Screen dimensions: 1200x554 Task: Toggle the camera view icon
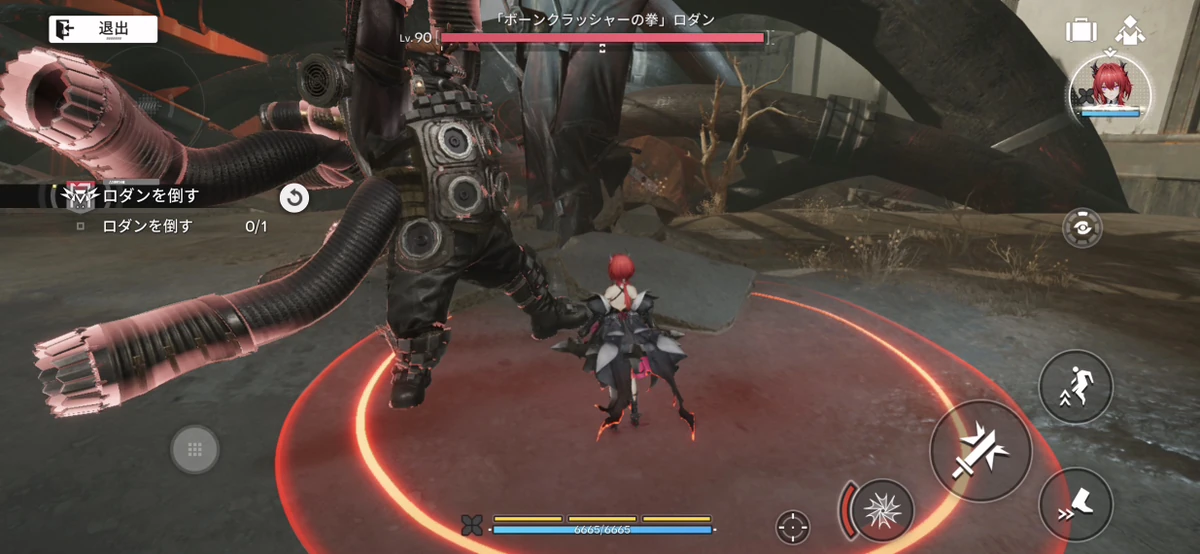click(1081, 228)
